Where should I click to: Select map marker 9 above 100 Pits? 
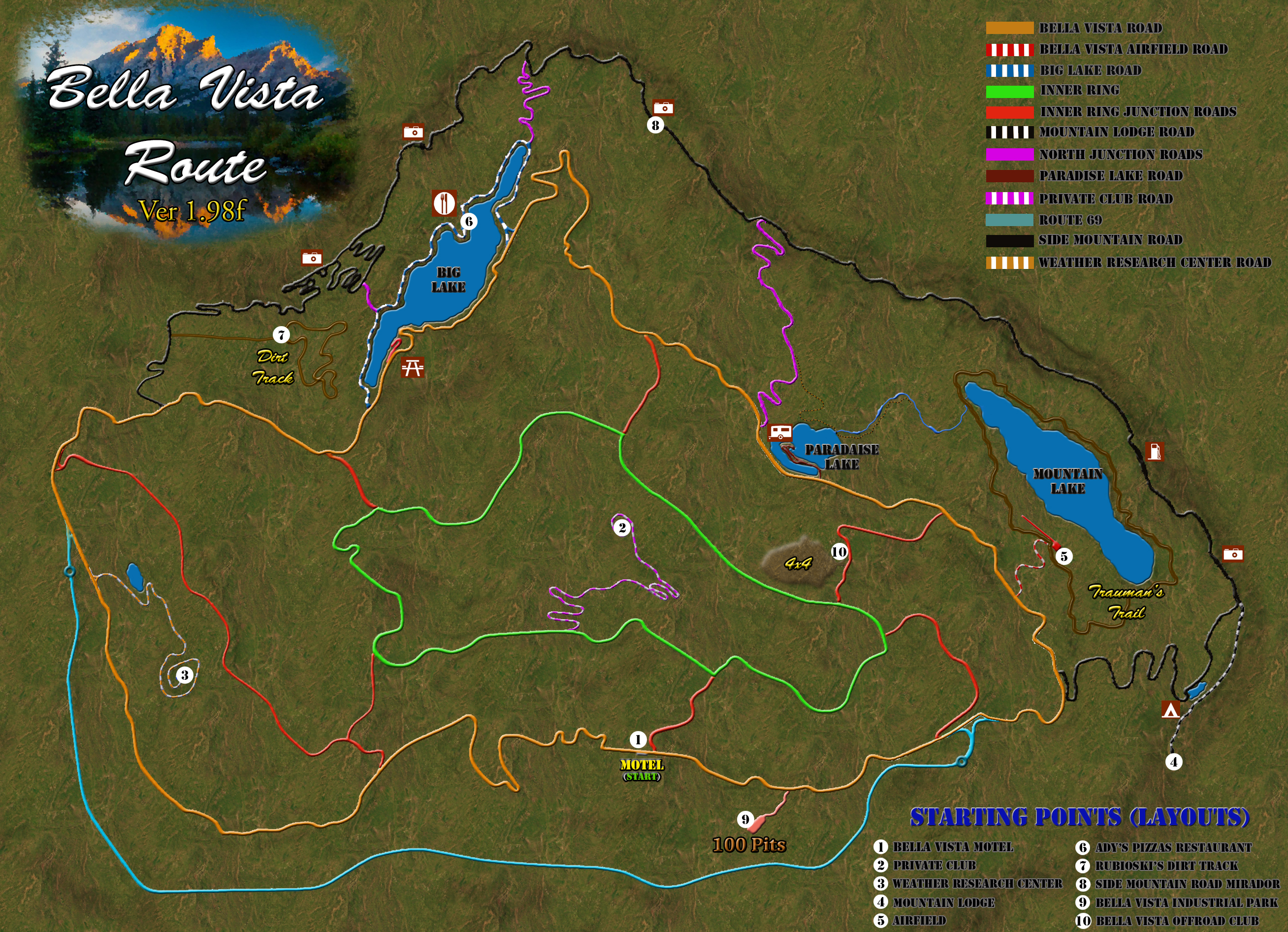pyautogui.click(x=745, y=820)
